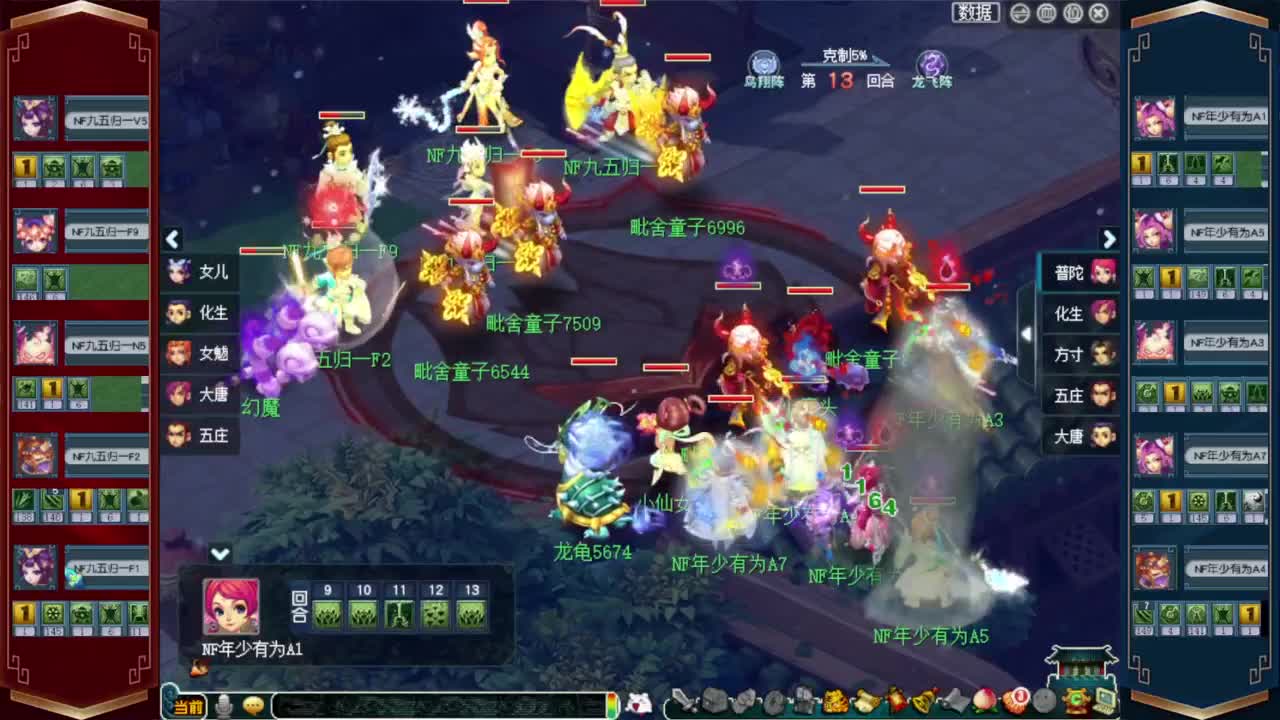Click the 数据 button in the top-right

click(975, 13)
